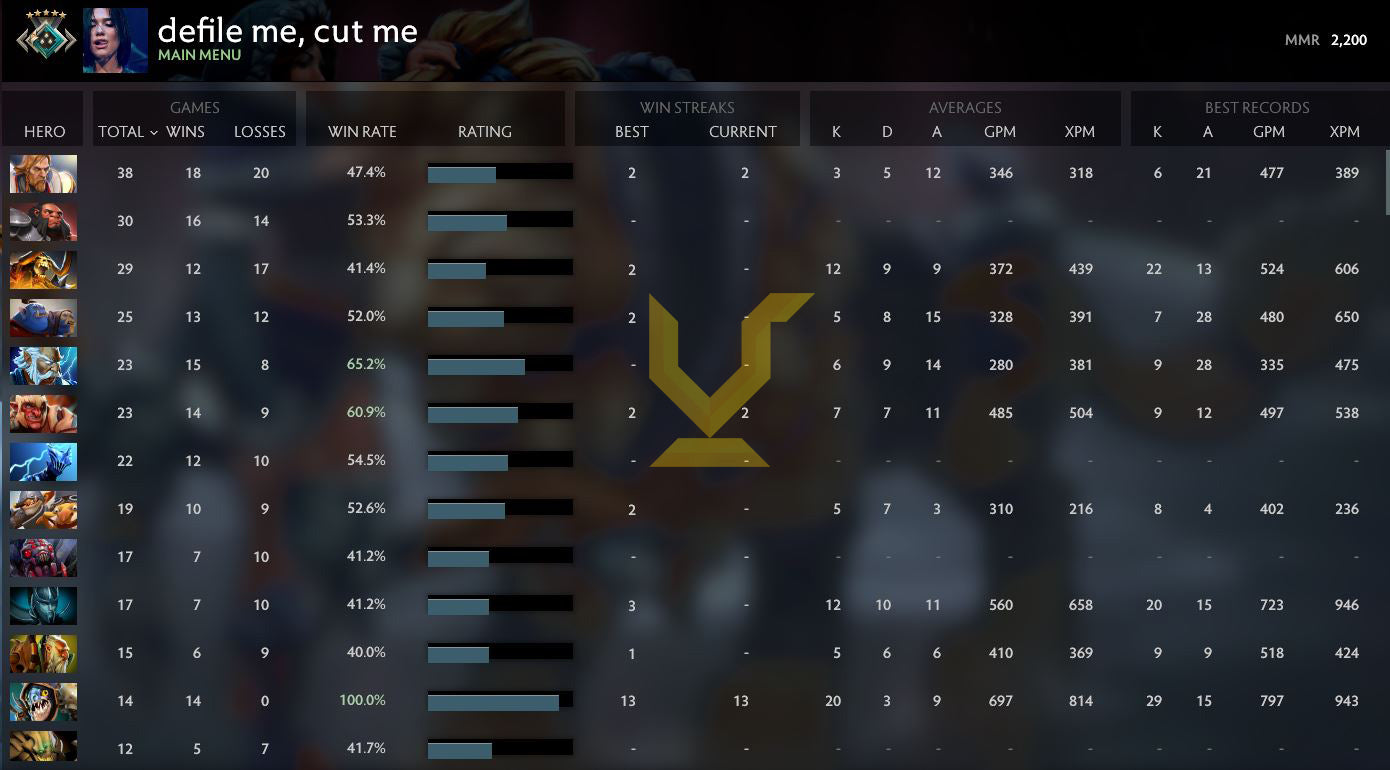1390x770 pixels.
Task: Click the AVERAGES section header
Action: coord(963,107)
